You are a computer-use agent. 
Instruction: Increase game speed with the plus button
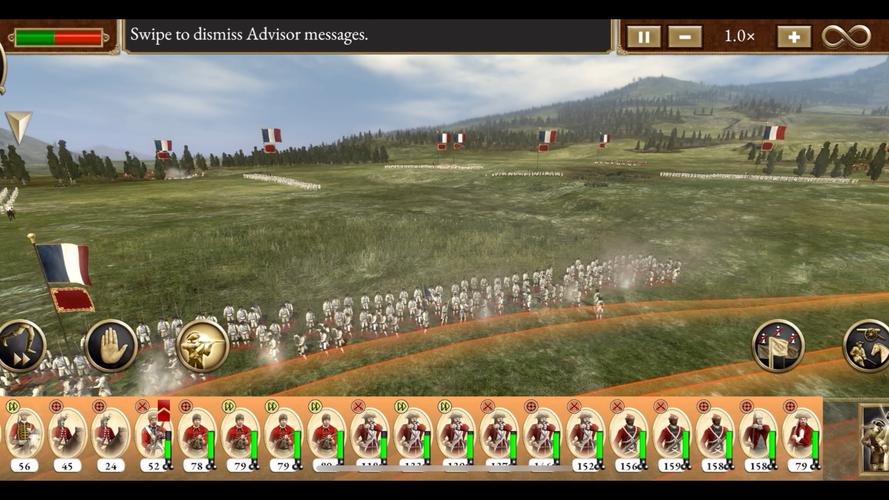794,37
